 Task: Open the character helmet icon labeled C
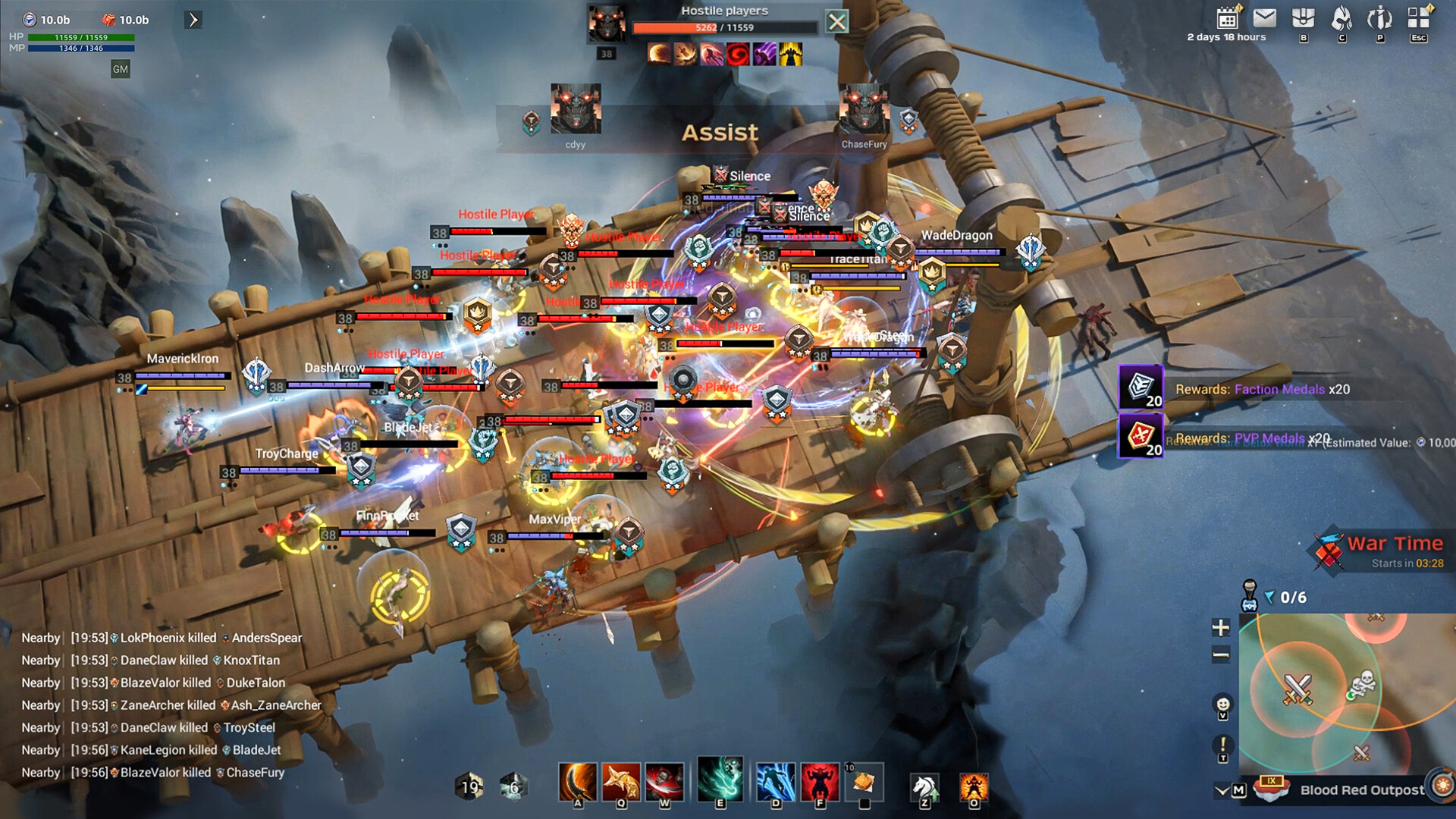point(1341,17)
